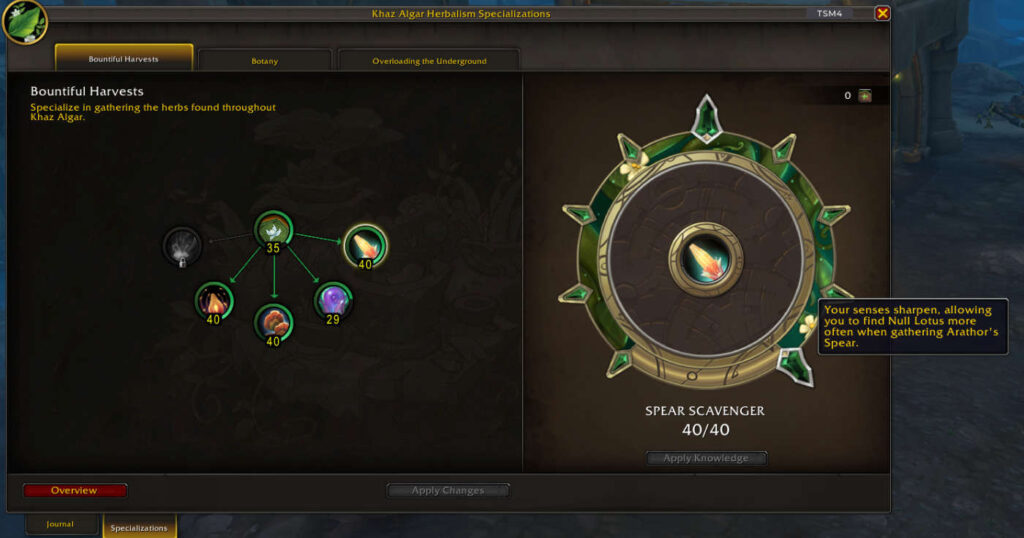Select the Bountiful Harvests tab
Image resolution: width=1024 pixels, height=538 pixels.
pyautogui.click(x=124, y=59)
